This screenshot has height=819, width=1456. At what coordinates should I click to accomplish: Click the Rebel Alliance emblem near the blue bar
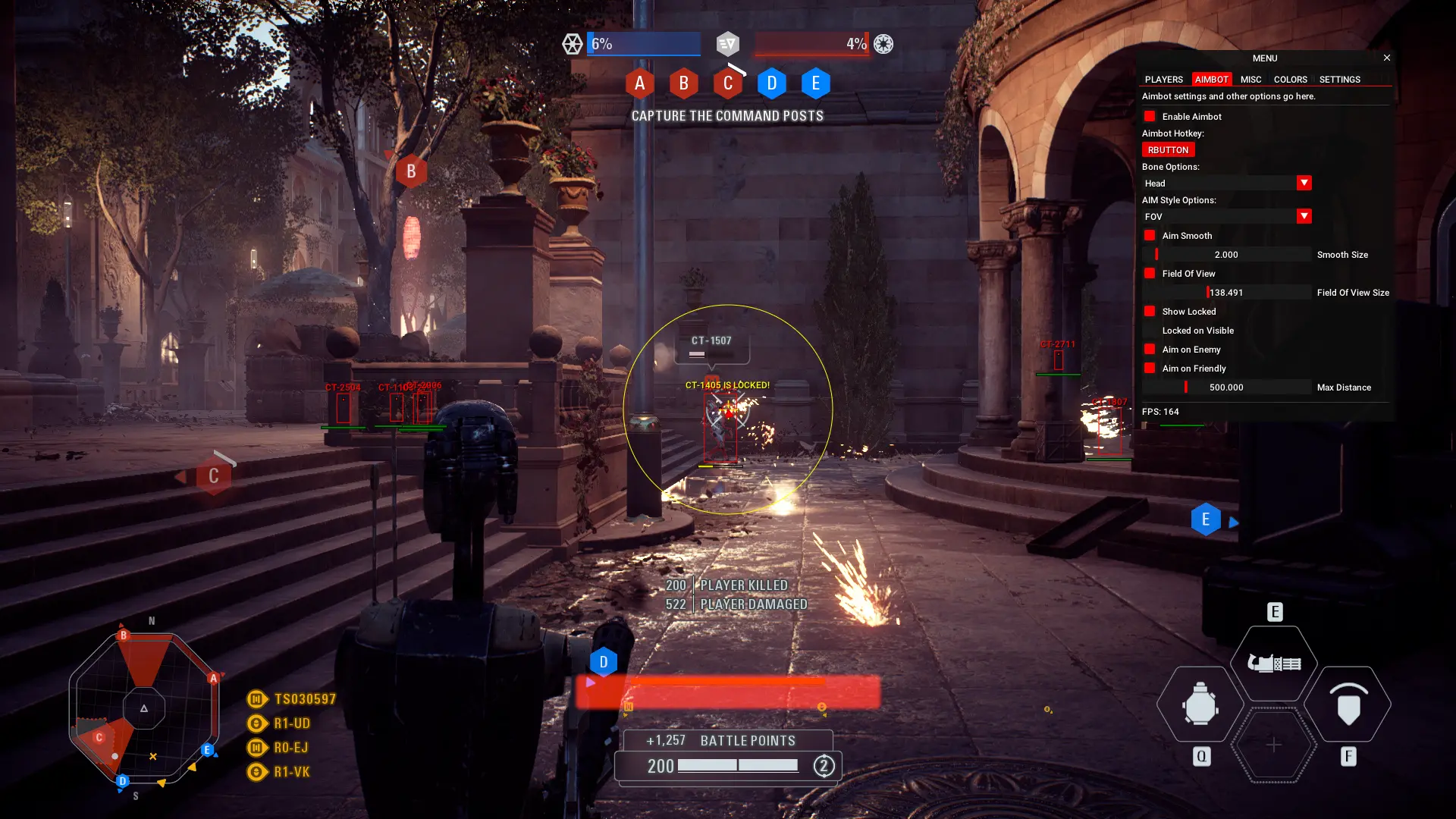[x=573, y=43]
